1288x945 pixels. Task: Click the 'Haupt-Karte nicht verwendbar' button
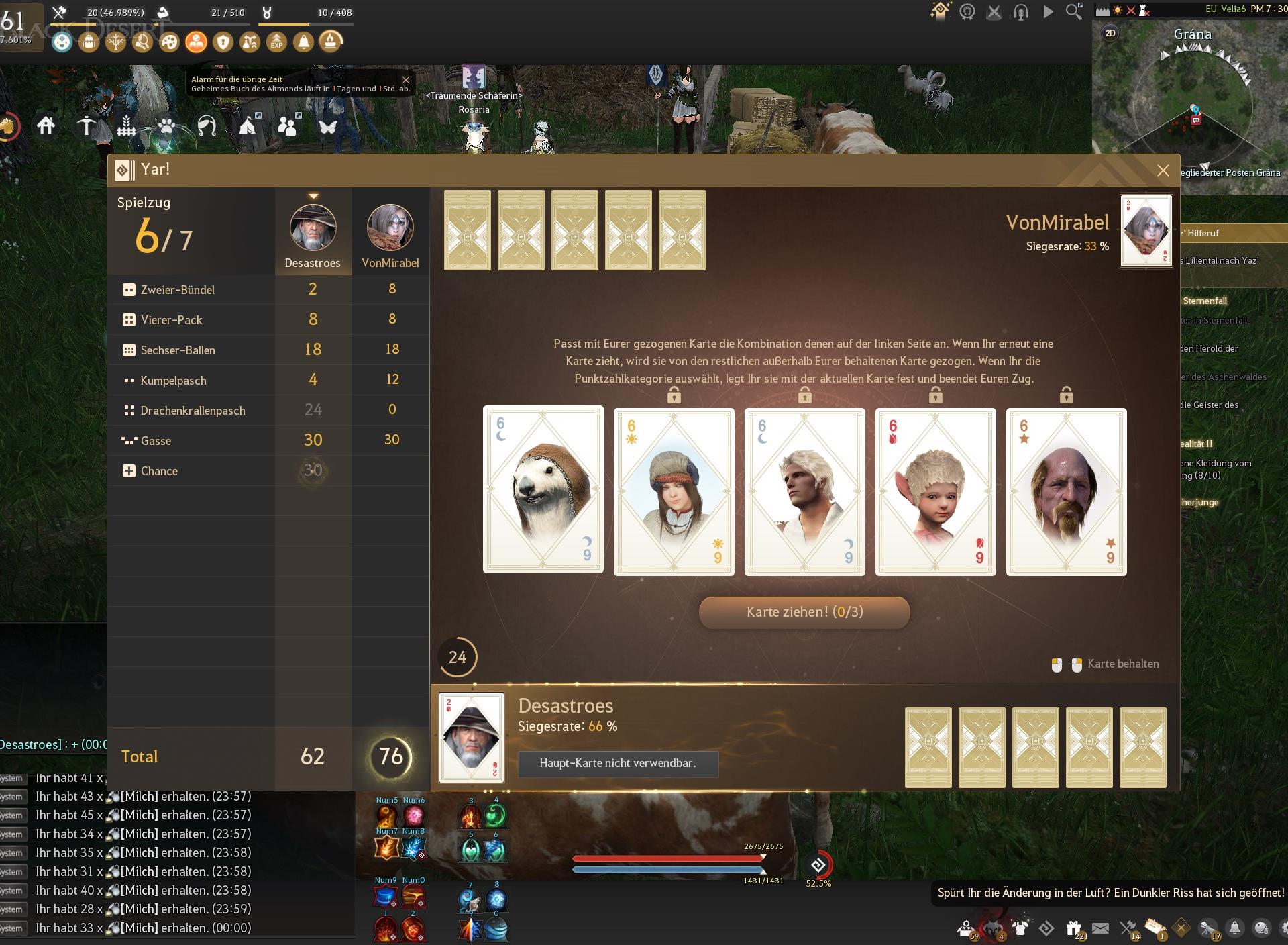[618, 764]
